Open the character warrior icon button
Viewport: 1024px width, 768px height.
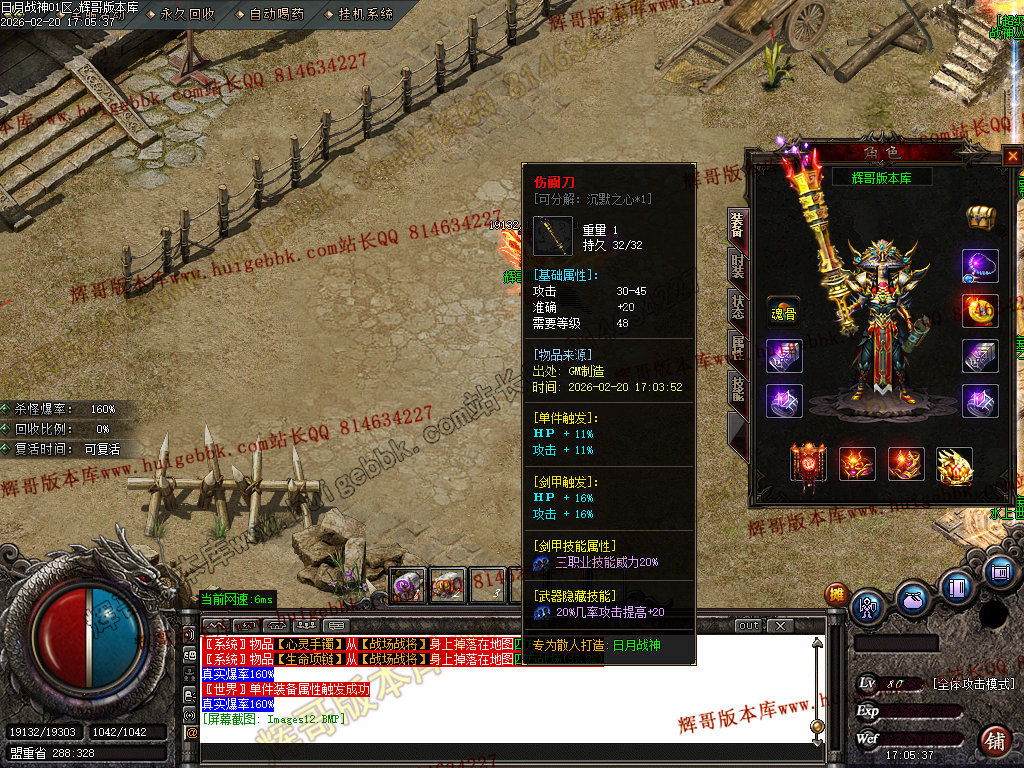(866, 606)
